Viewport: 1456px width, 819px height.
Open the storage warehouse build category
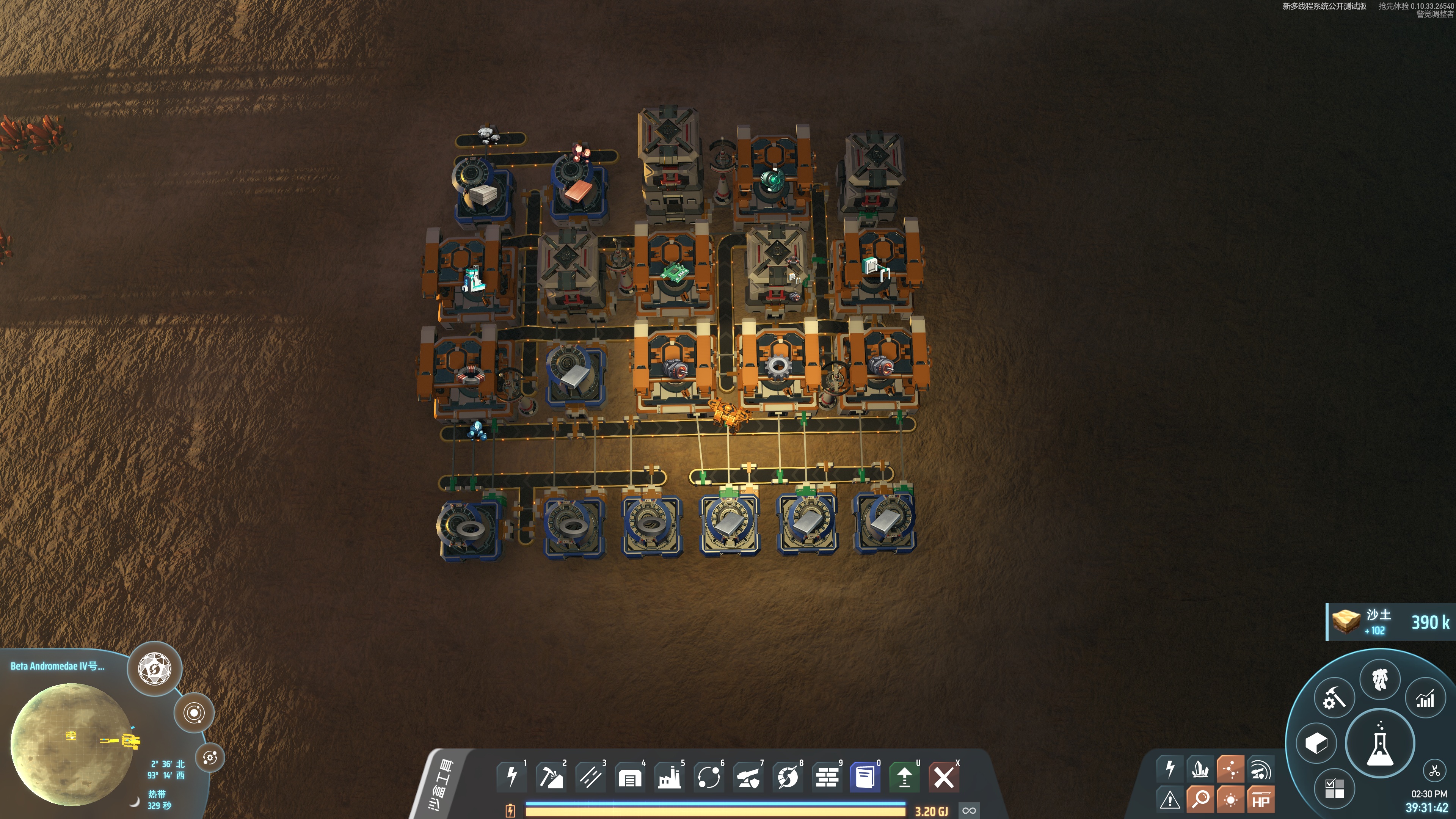point(630,777)
